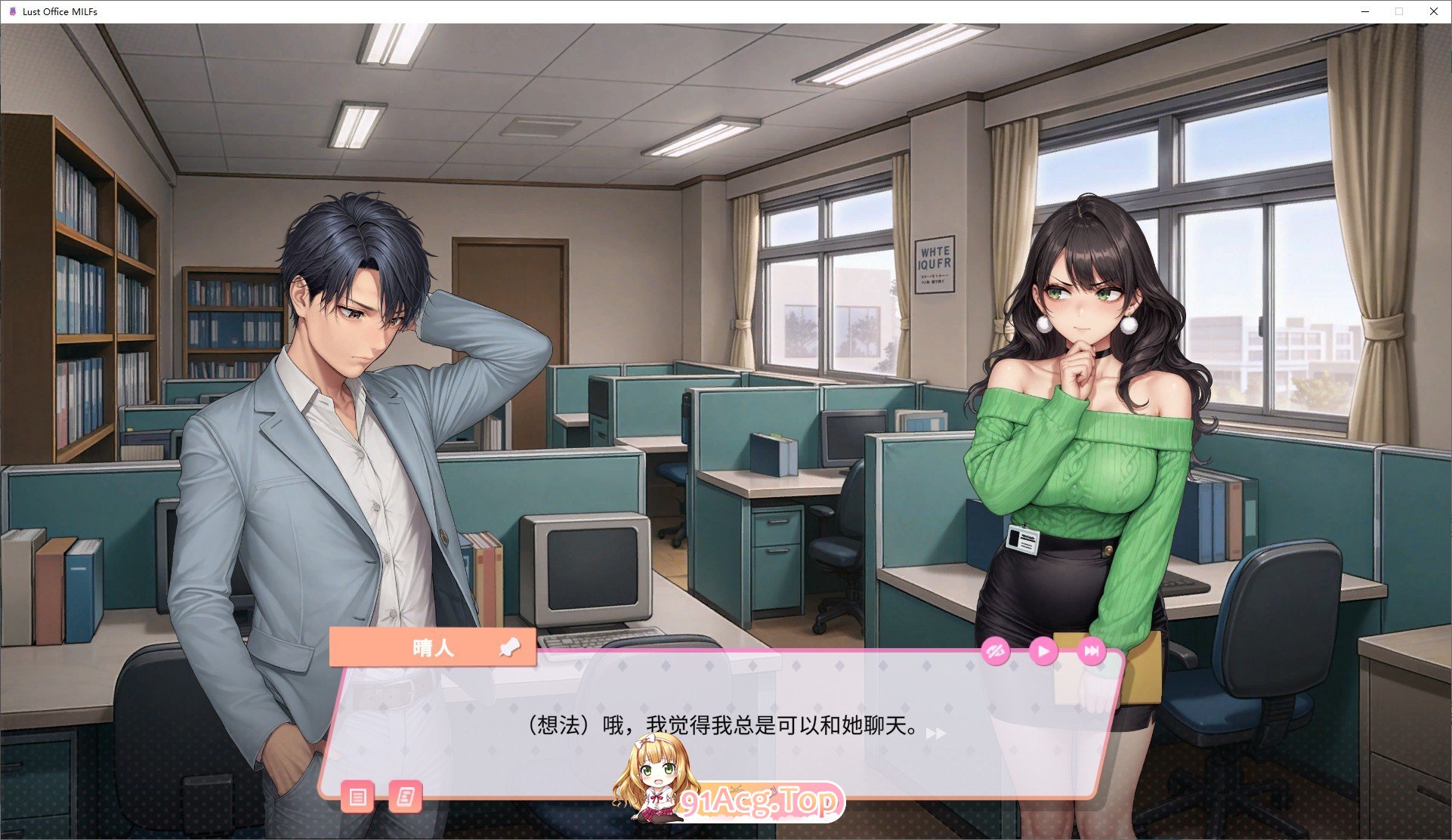This screenshot has height=840, width=1452.
Task: Click the pin icon on the name tag
Action: [510, 647]
